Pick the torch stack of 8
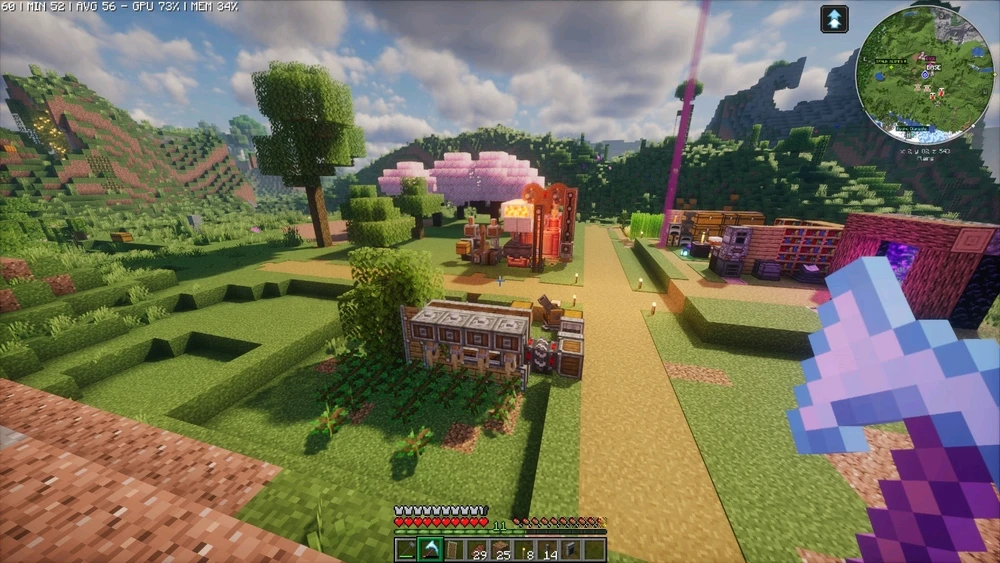 point(524,549)
